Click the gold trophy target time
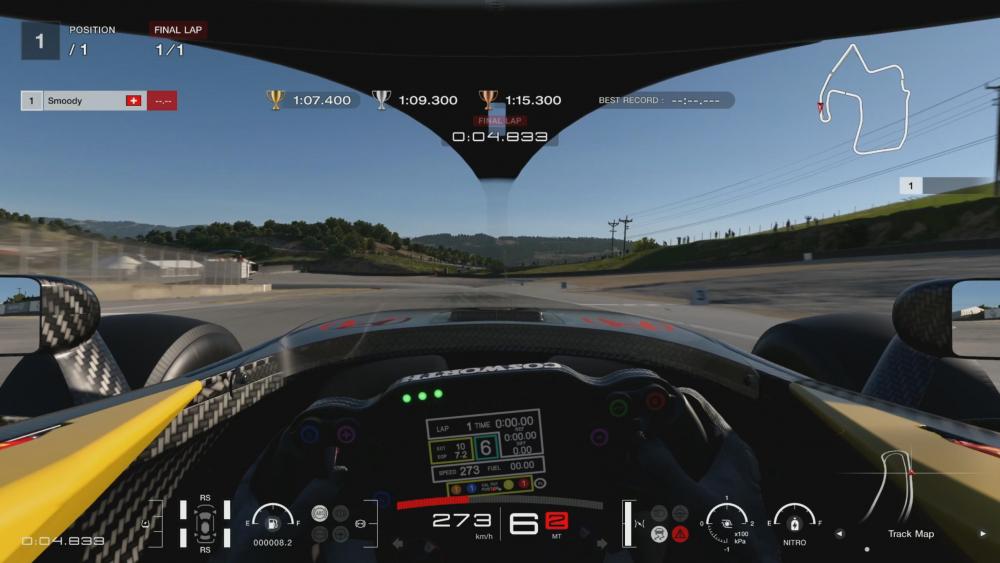Image resolution: width=1000 pixels, height=563 pixels. [x=311, y=100]
